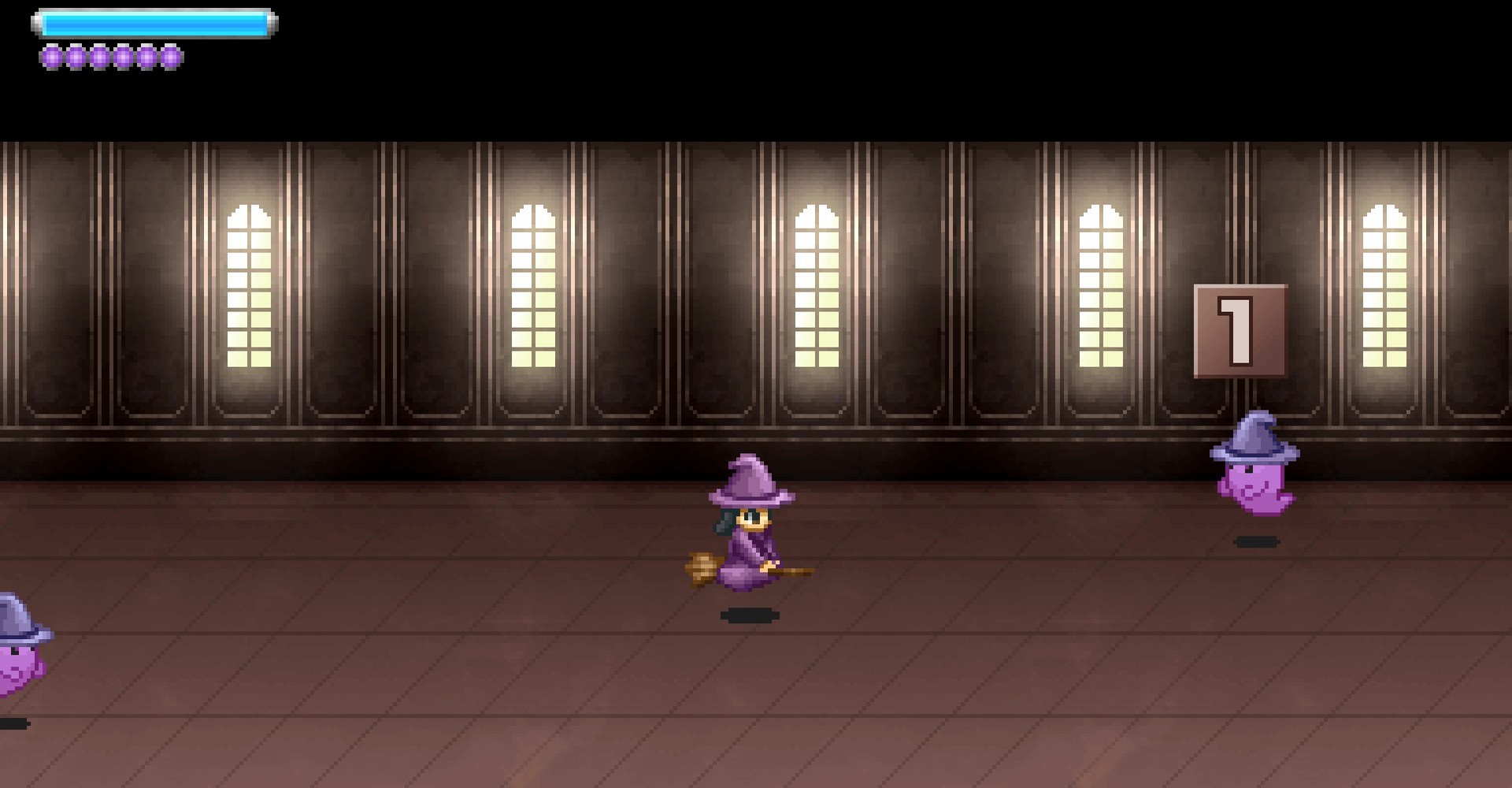Toggle the second purple orb
The width and height of the screenshot is (1512, 788).
click(x=76, y=57)
